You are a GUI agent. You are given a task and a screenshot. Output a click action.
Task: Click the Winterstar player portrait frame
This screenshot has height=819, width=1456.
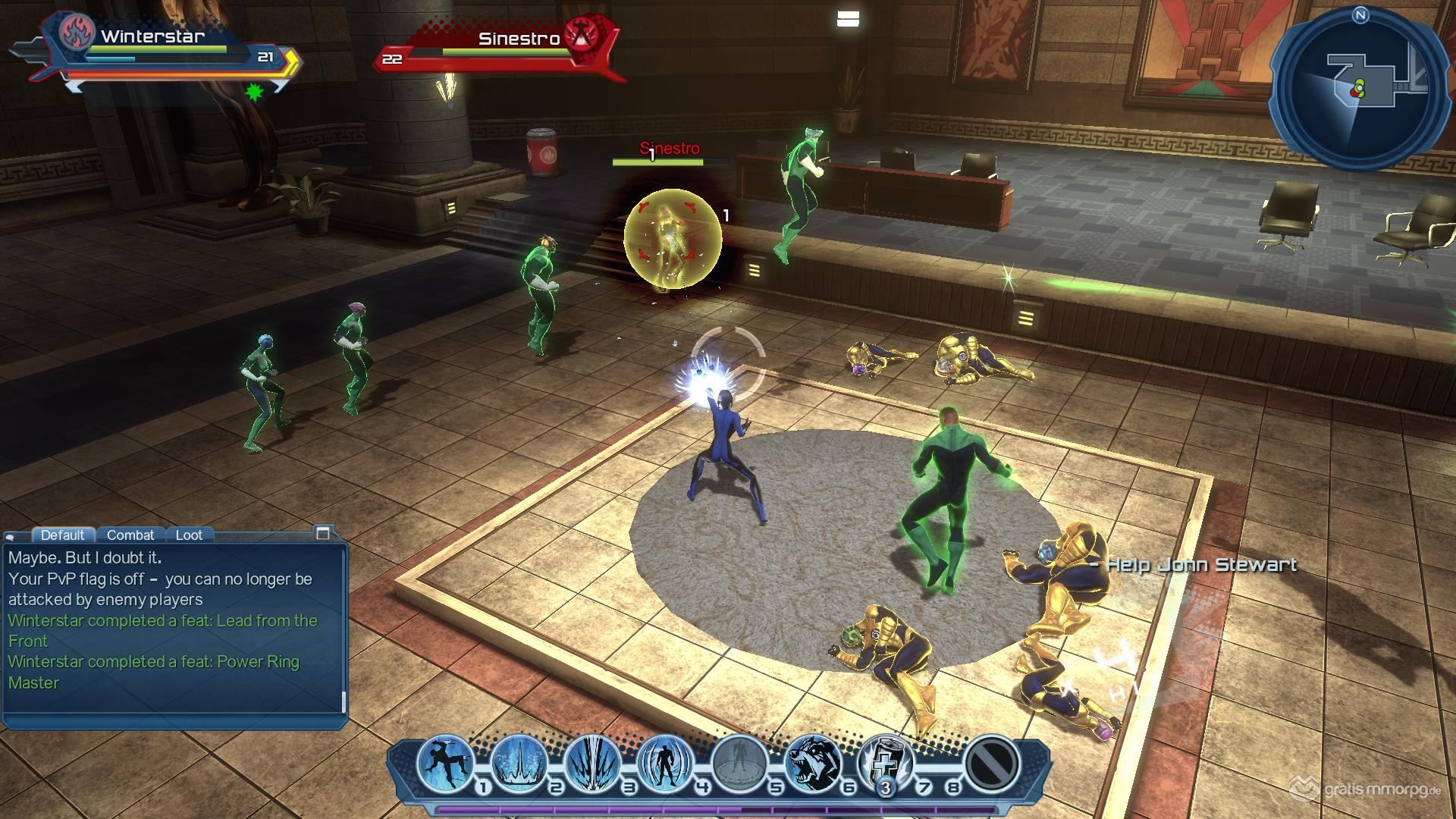tap(77, 34)
